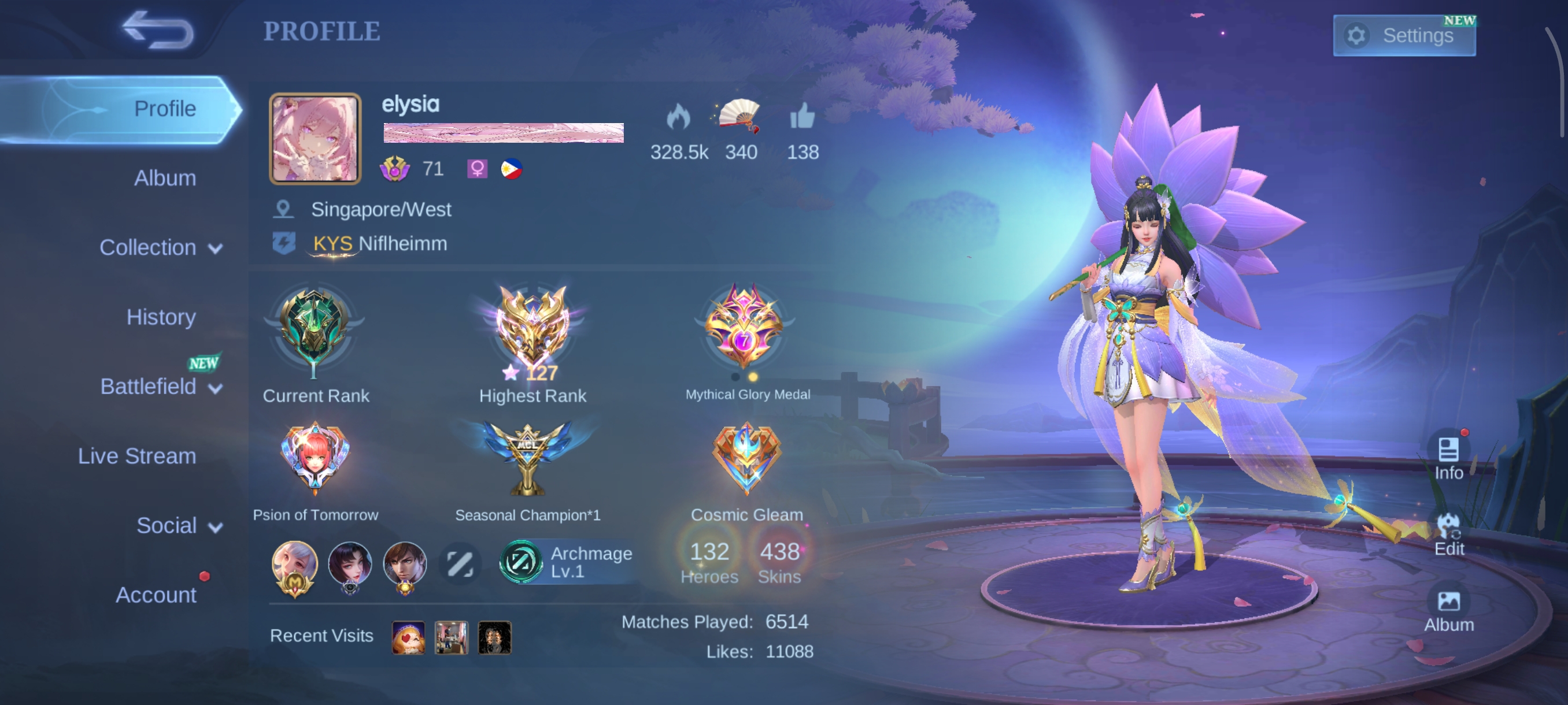1568x705 pixels.
Task: Show the 438 Skins collection
Action: tap(779, 562)
